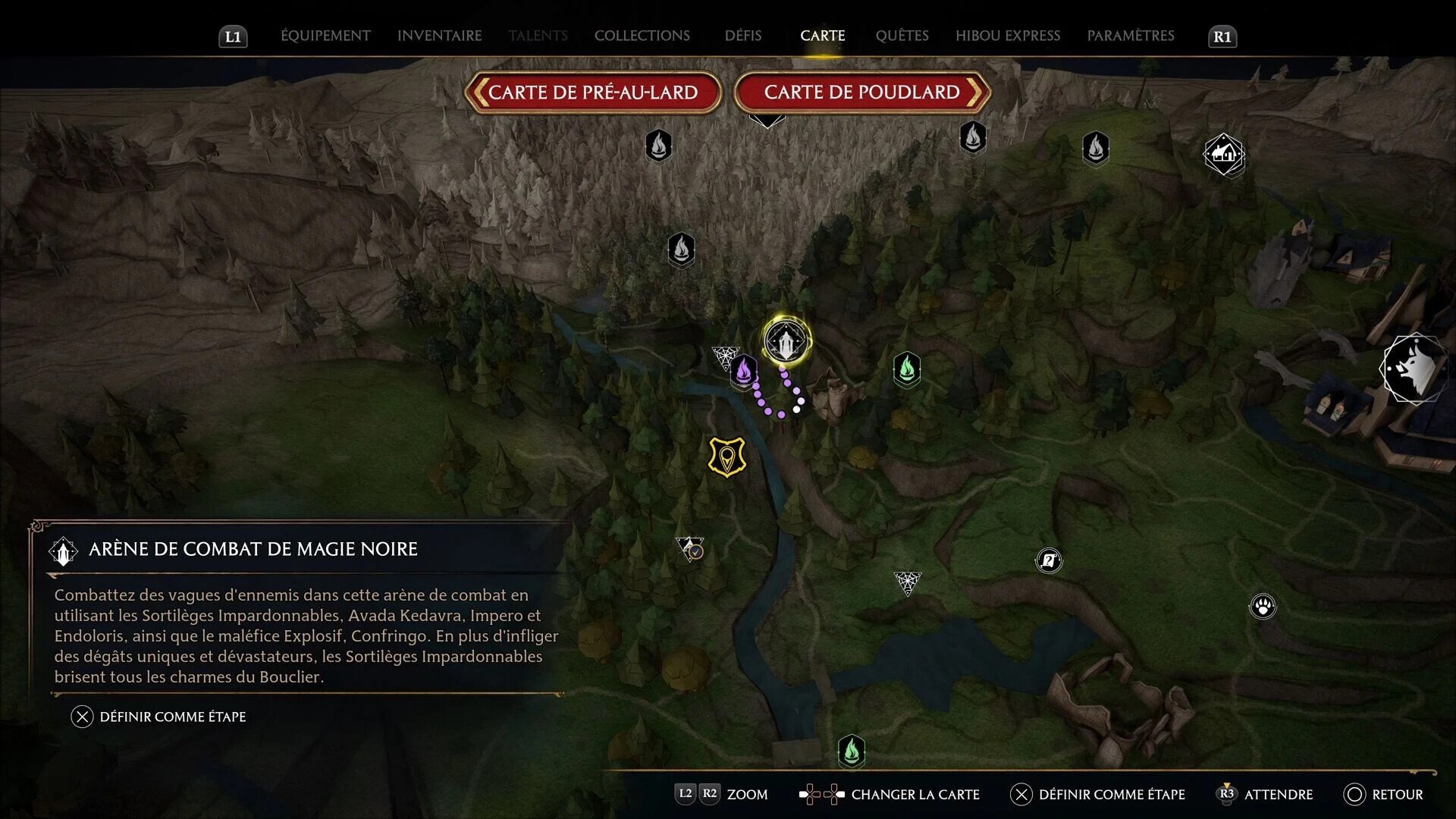The image size is (1456, 819).
Task: Click the Carte de Pré-au-Lard button
Action: [594, 93]
